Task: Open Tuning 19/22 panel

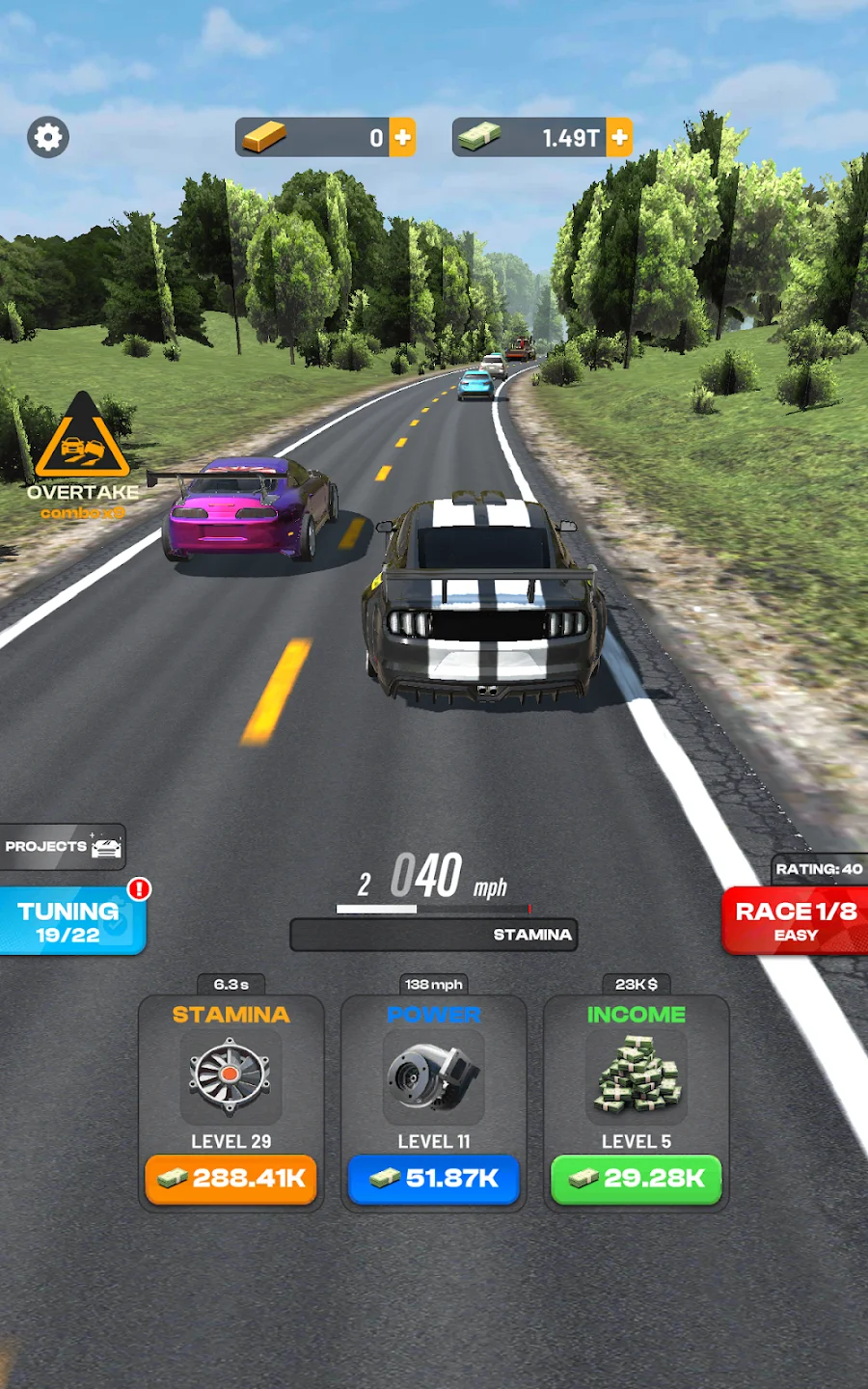Action: pyautogui.click(x=71, y=921)
